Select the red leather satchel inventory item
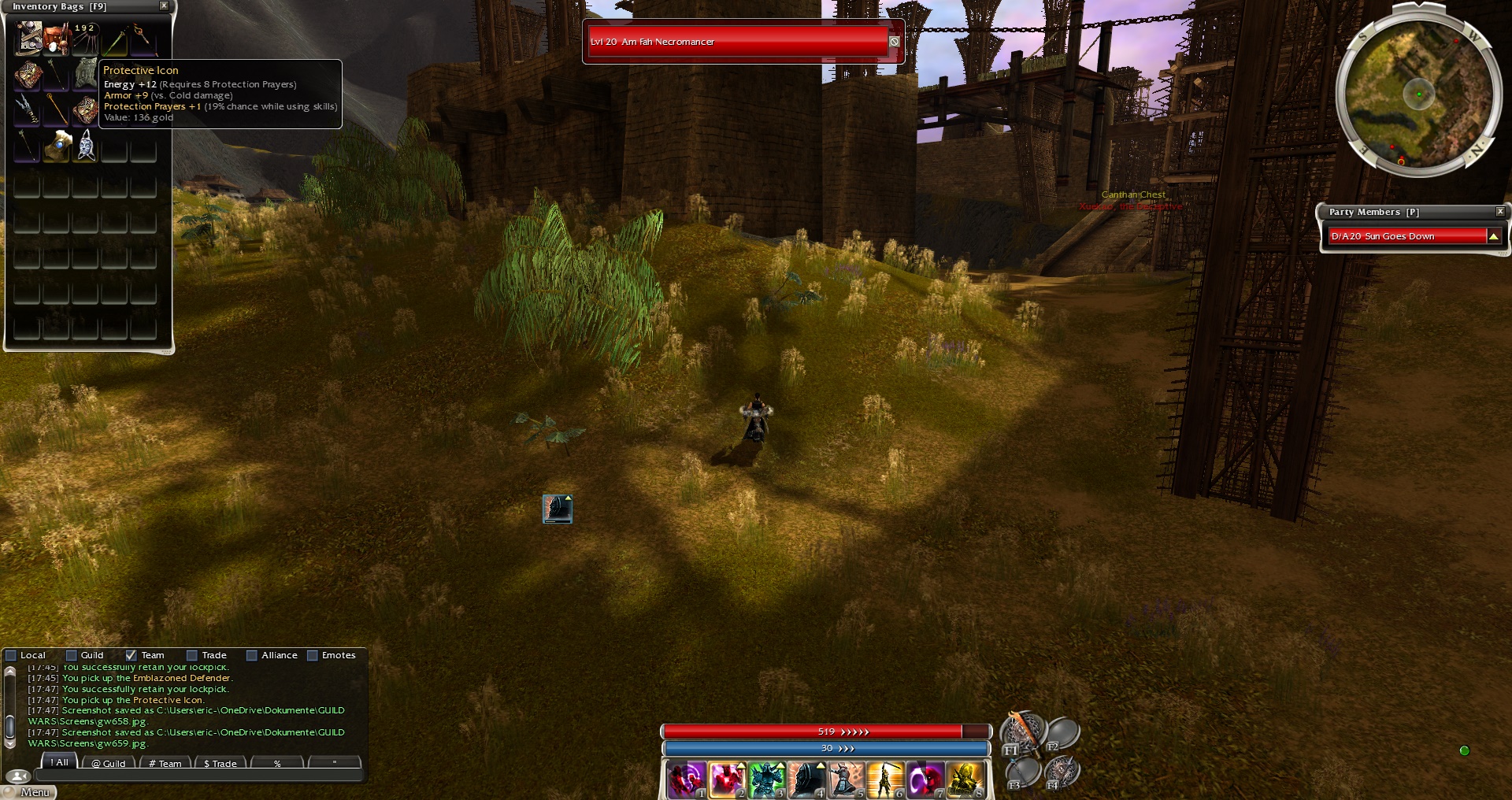 (56, 39)
